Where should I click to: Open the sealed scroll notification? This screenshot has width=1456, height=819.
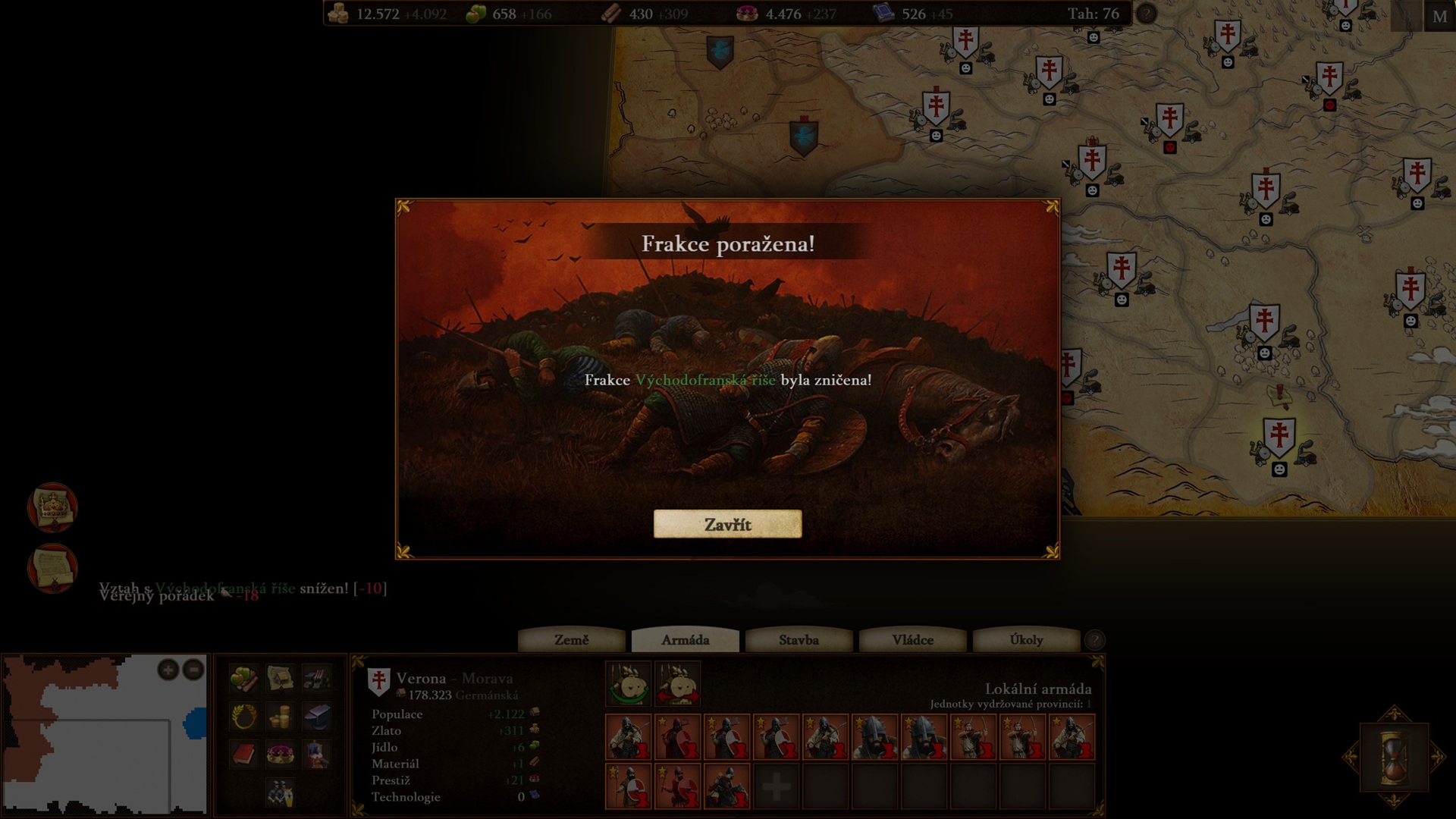(x=52, y=567)
